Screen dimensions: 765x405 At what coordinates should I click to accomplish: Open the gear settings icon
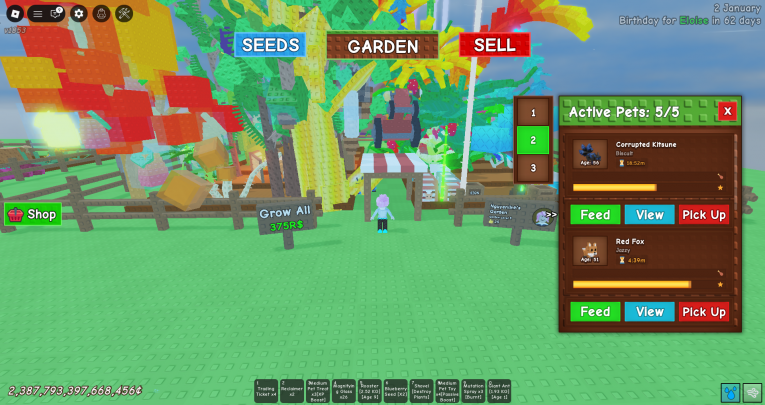(79, 14)
